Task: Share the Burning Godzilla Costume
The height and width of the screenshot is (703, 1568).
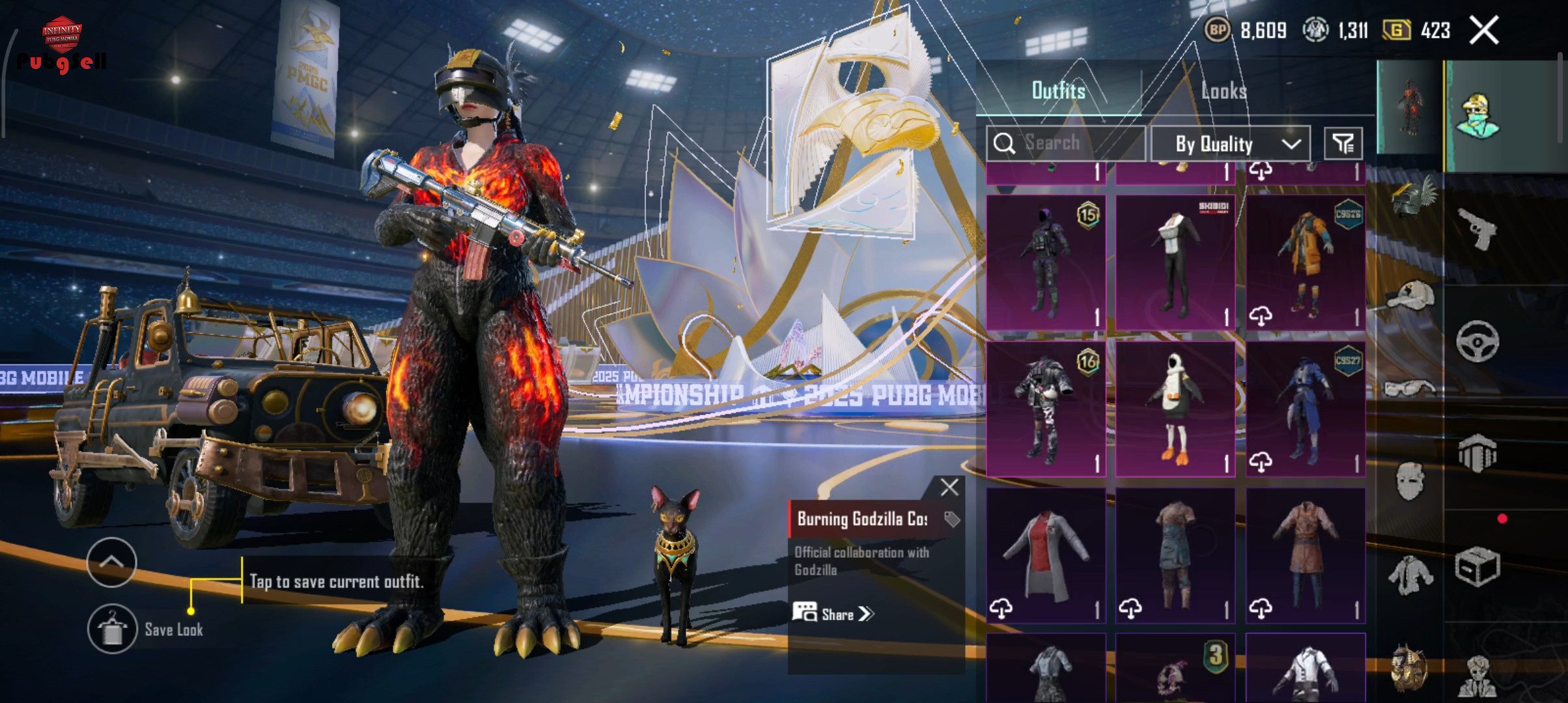Action: click(833, 614)
